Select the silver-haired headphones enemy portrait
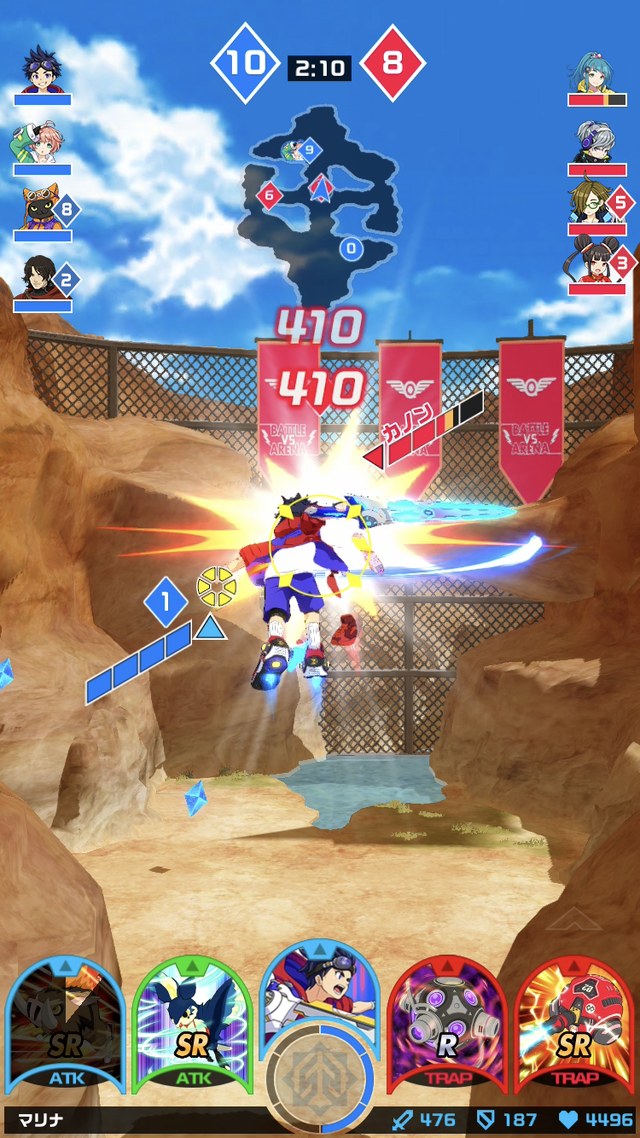640x1138 pixels. point(597,141)
